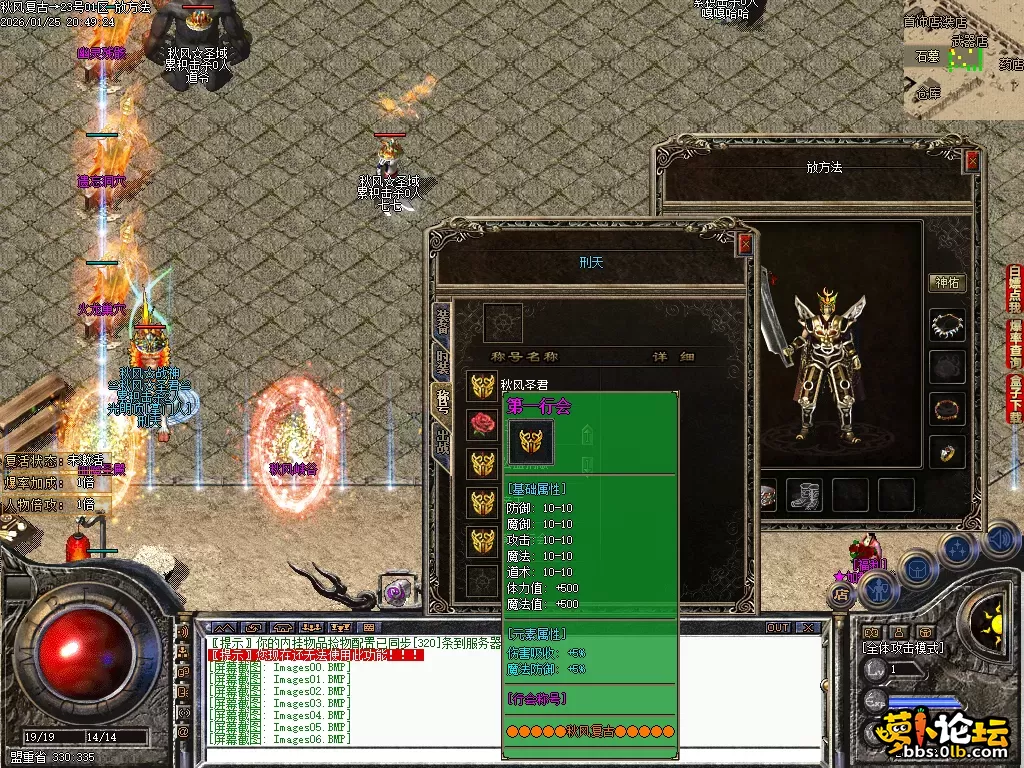Toggle the sound speaker button
The width and height of the screenshot is (1024, 768).
tap(999, 541)
